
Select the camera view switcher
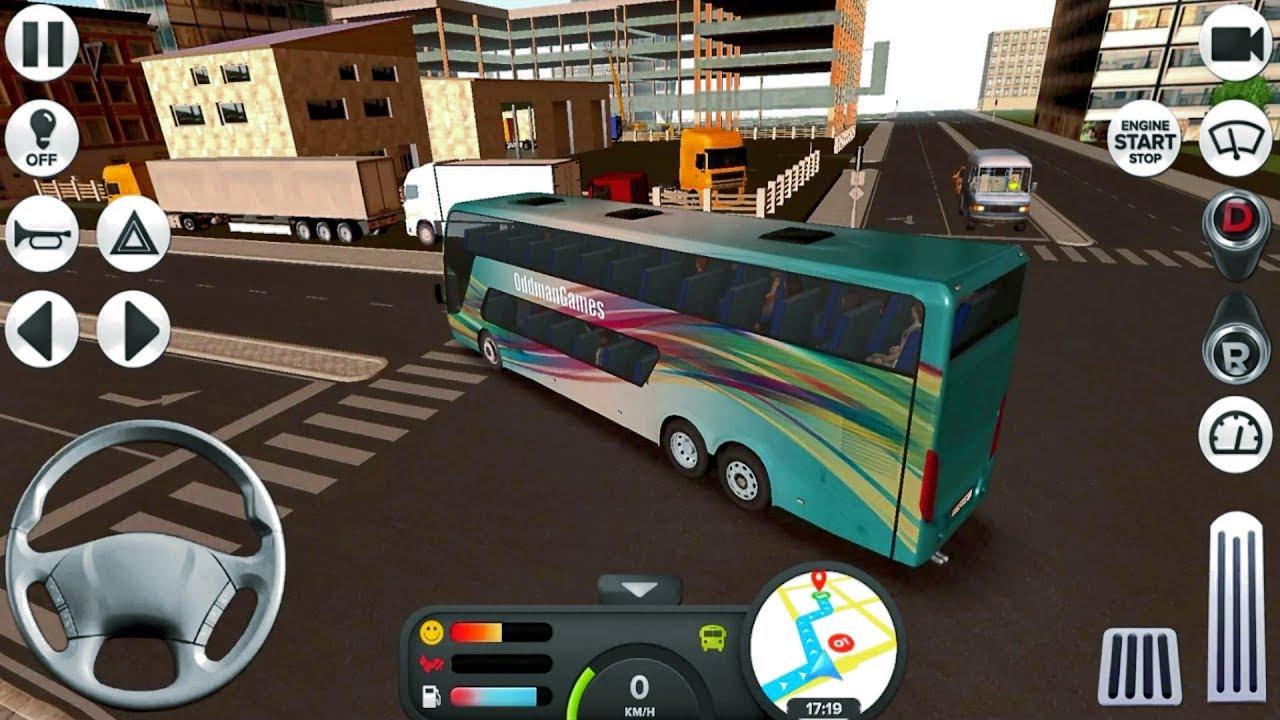pos(1238,45)
